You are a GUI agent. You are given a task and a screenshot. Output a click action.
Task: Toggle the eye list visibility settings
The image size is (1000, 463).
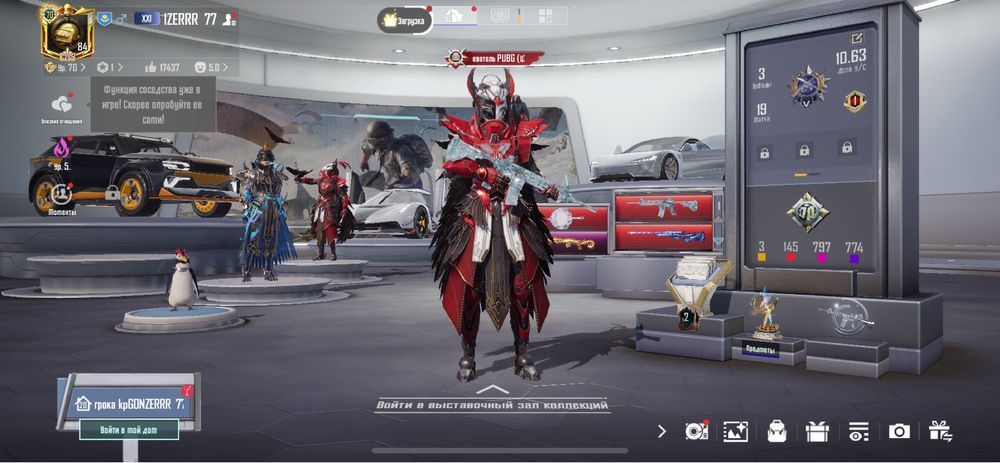click(858, 431)
